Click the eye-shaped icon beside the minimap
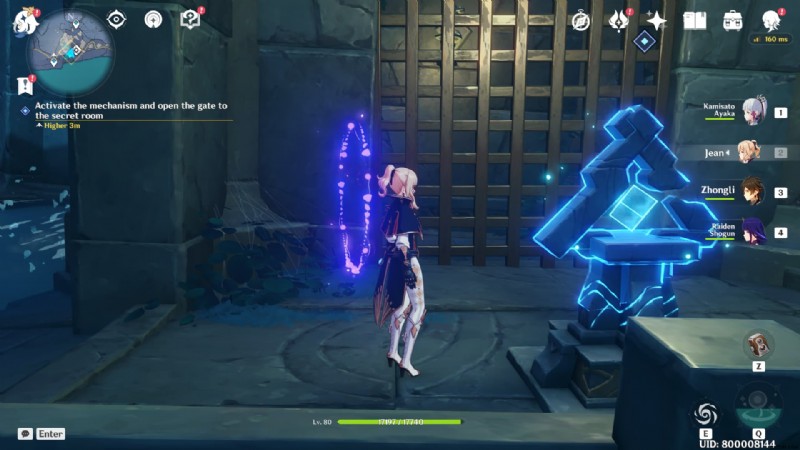Screen dimensions: 800x450 tap(116, 19)
